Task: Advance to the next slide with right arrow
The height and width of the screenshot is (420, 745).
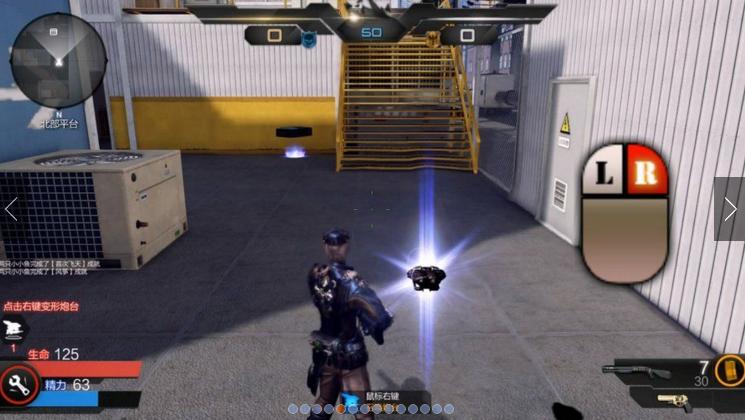Action: coord(730,209)
